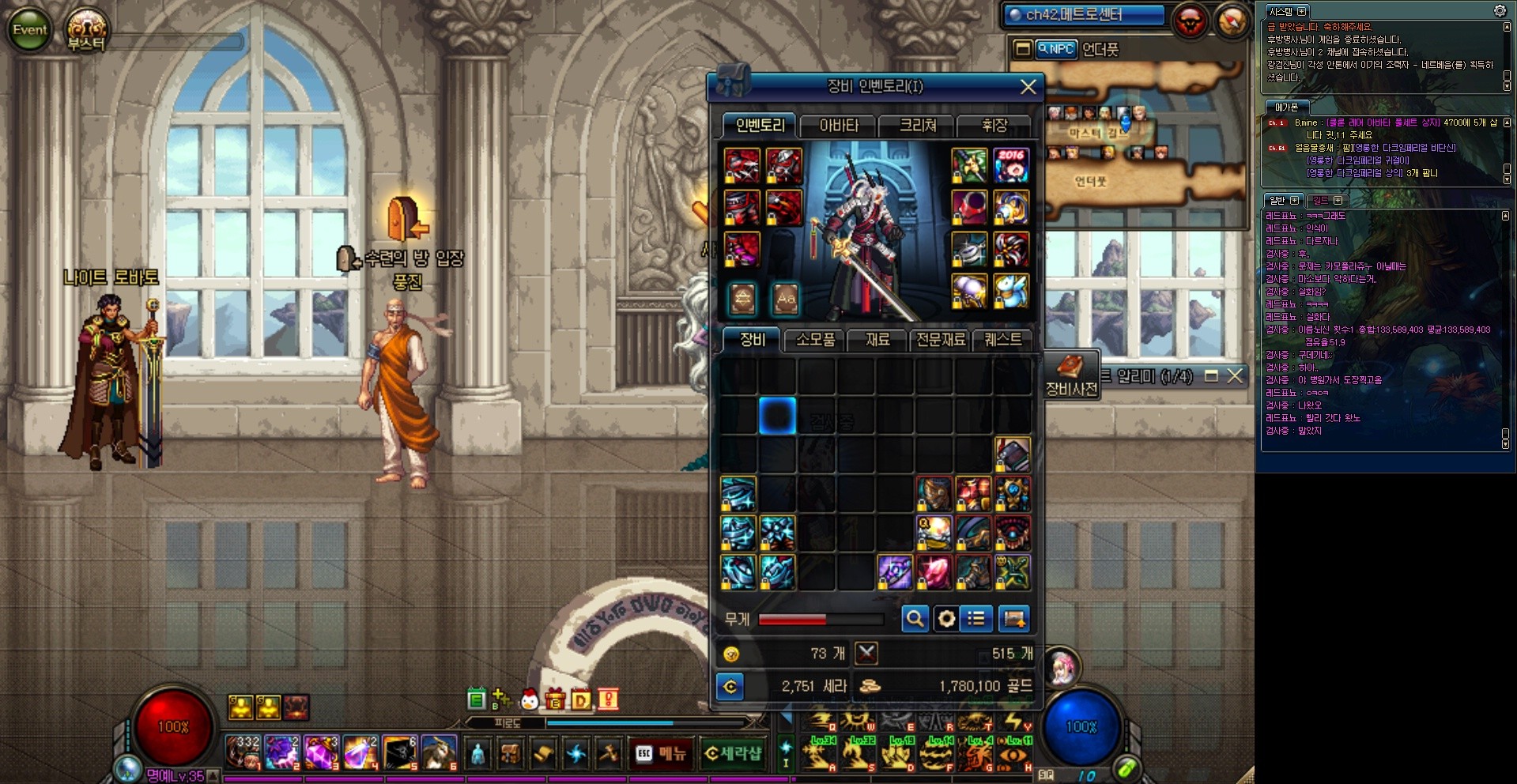Select the 2016 emblem equipment slot
This screenshot has height=784, width=1517.
pos(1011,165)
